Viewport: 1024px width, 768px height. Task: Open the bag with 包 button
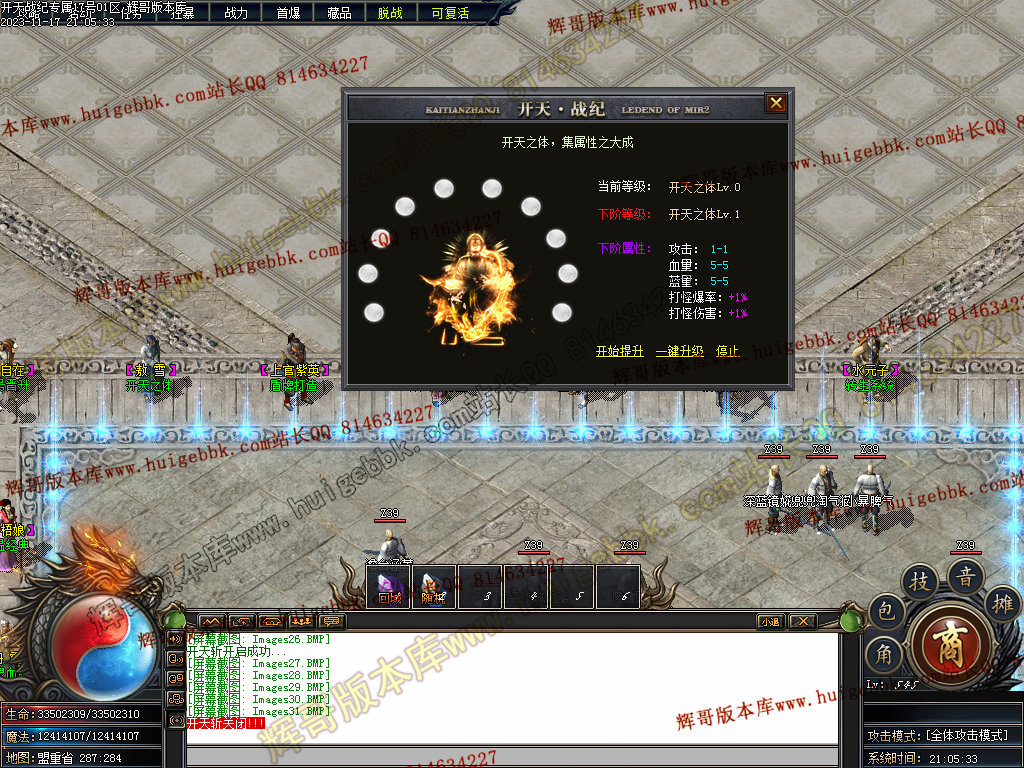pyautogui.click(x=885, y=612)
